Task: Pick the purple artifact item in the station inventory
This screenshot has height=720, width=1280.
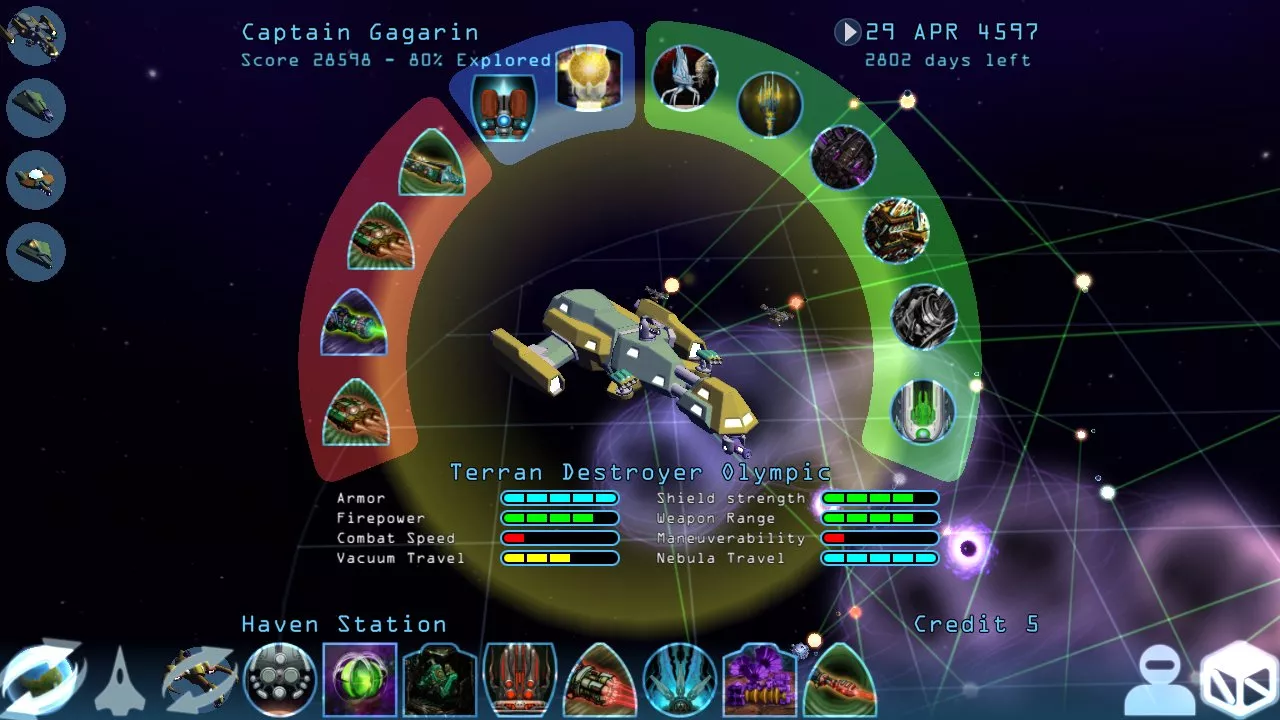Action: coord(758,680)
